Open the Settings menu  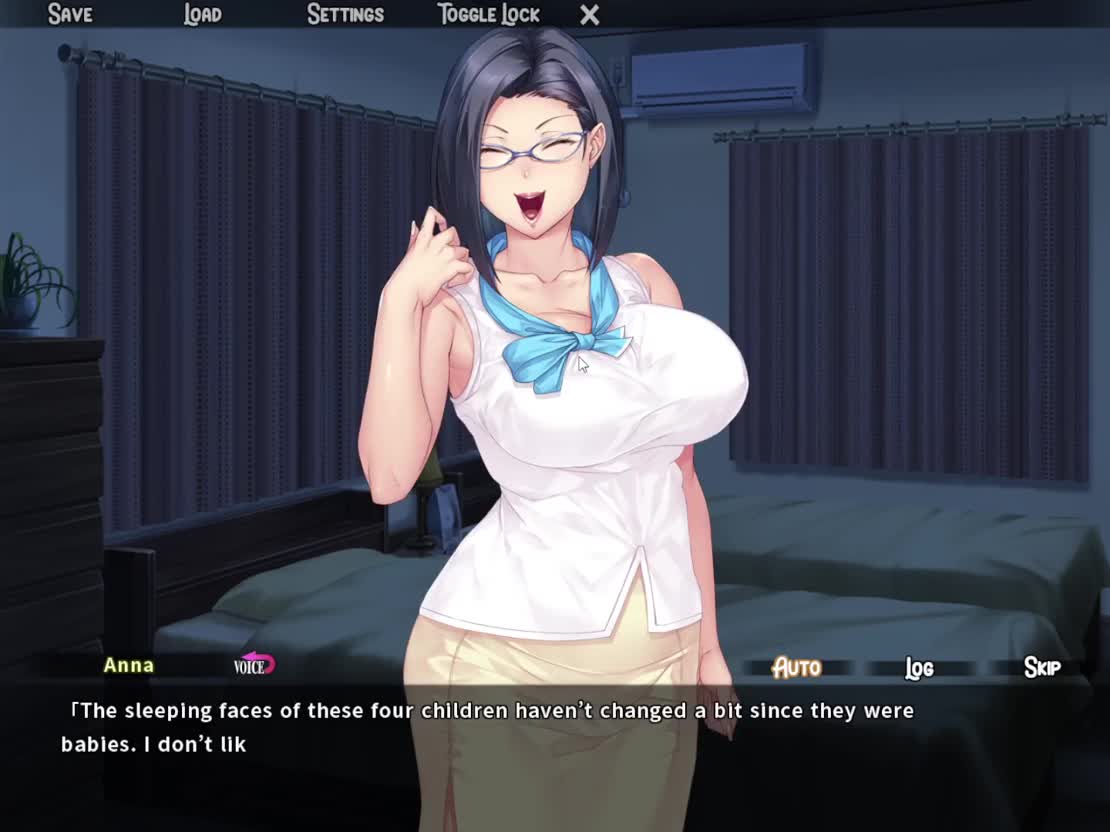click(345, 14)
